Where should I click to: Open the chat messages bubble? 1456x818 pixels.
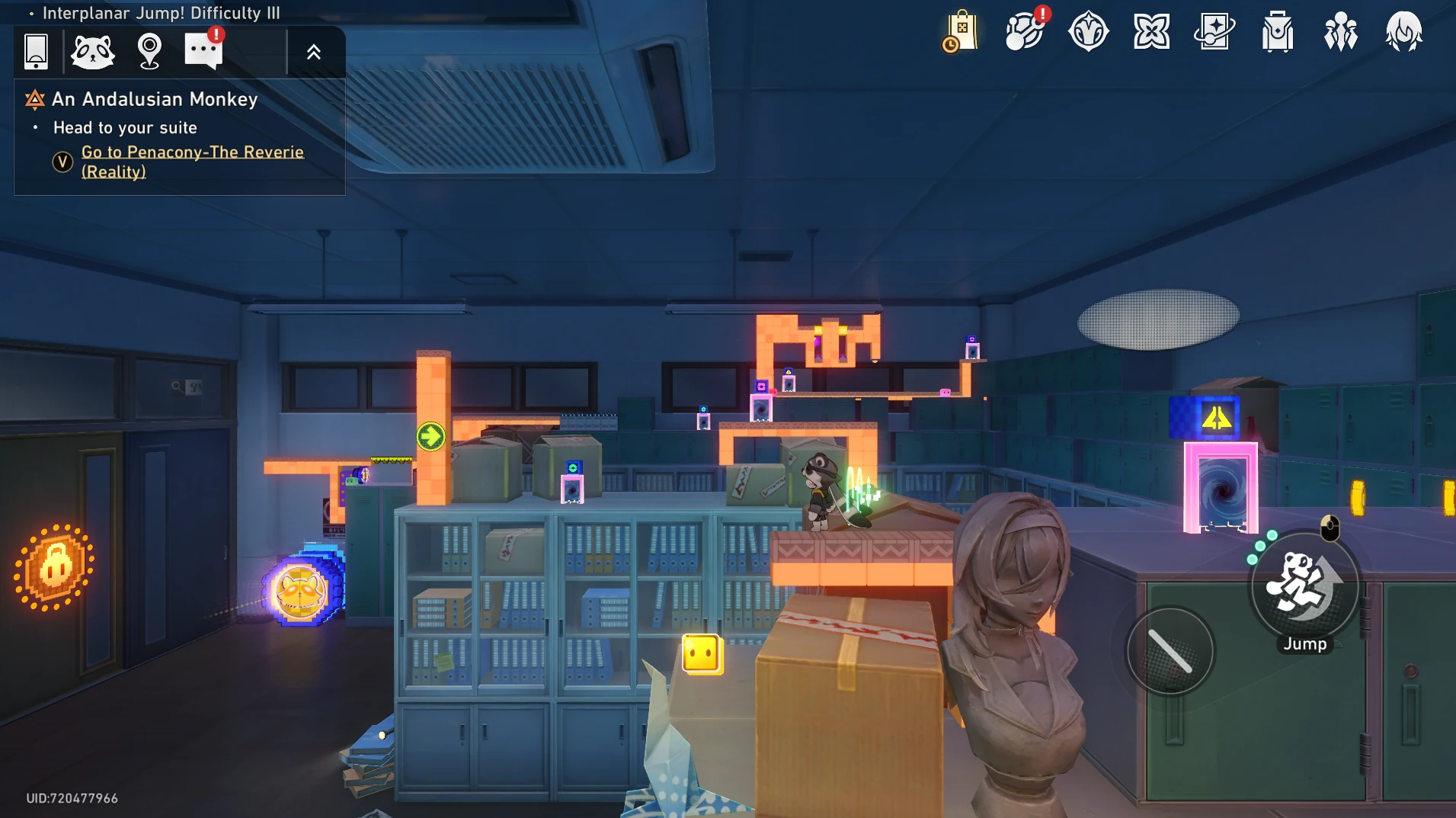click(203, 51)
